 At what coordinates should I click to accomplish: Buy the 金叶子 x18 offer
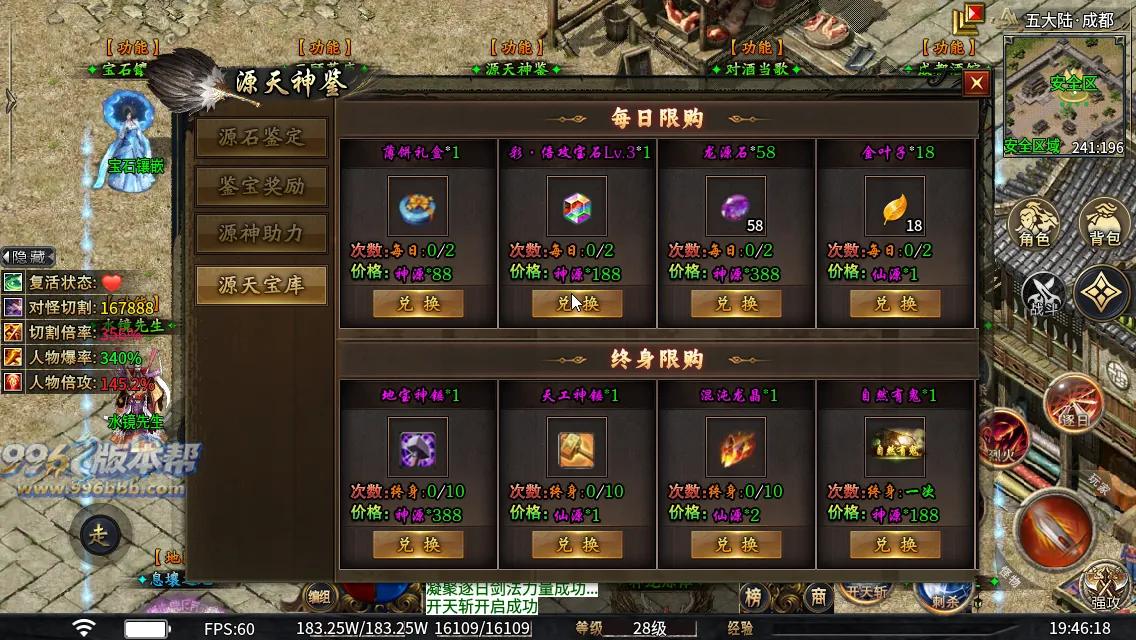[895, 304]
